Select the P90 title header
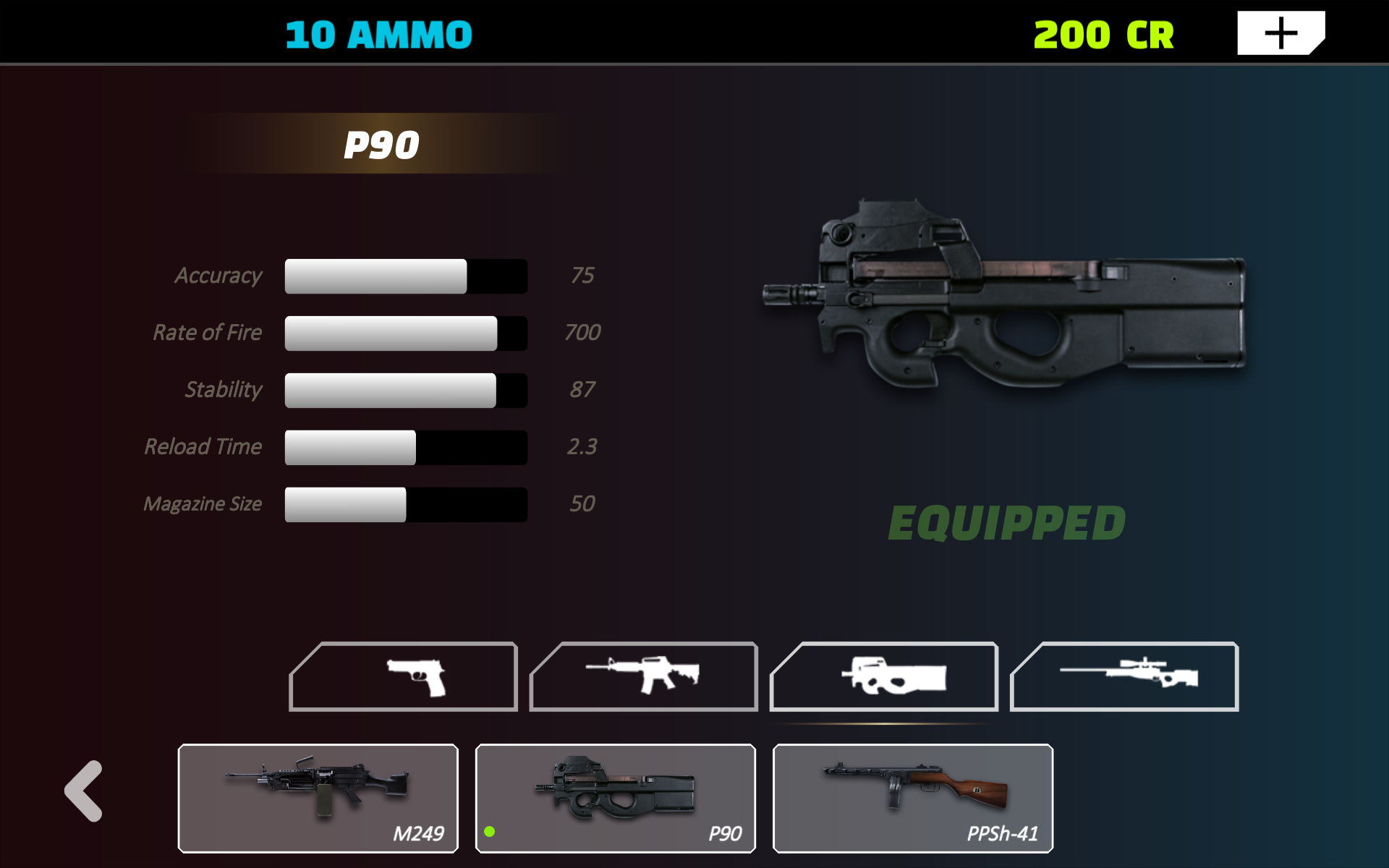 (x=381, y=144)
